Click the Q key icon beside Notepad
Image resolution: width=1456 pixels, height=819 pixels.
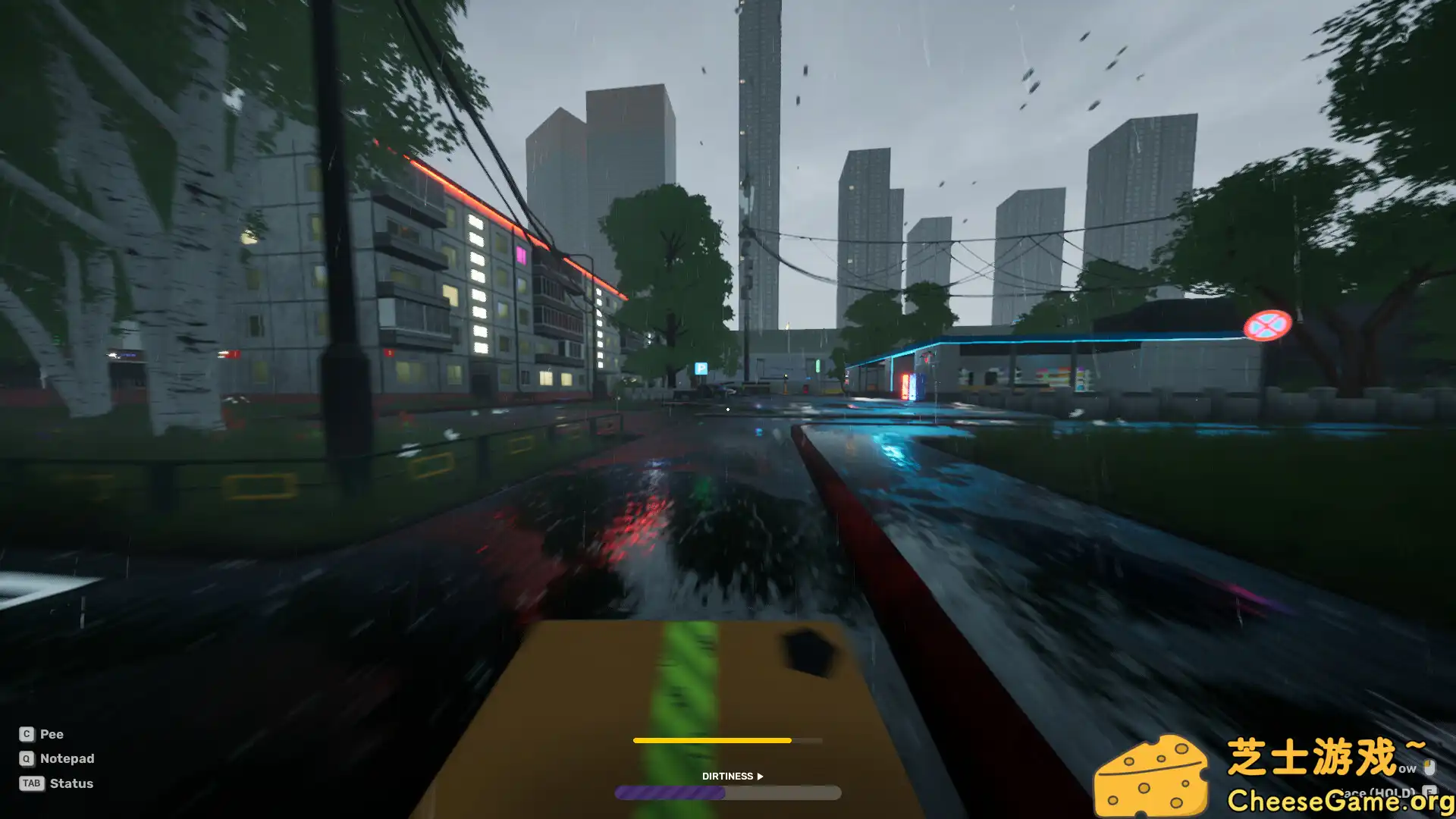[x=25, y=758]
